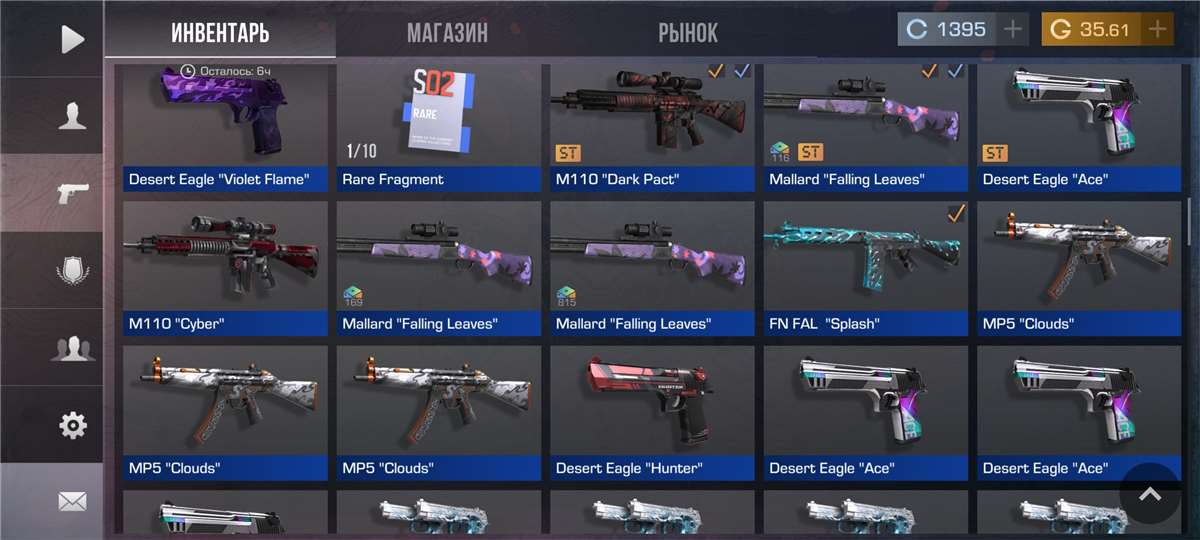Select the Desert Eagle "Violet Flame" item
1200x540 pixels.
(225, 125)
